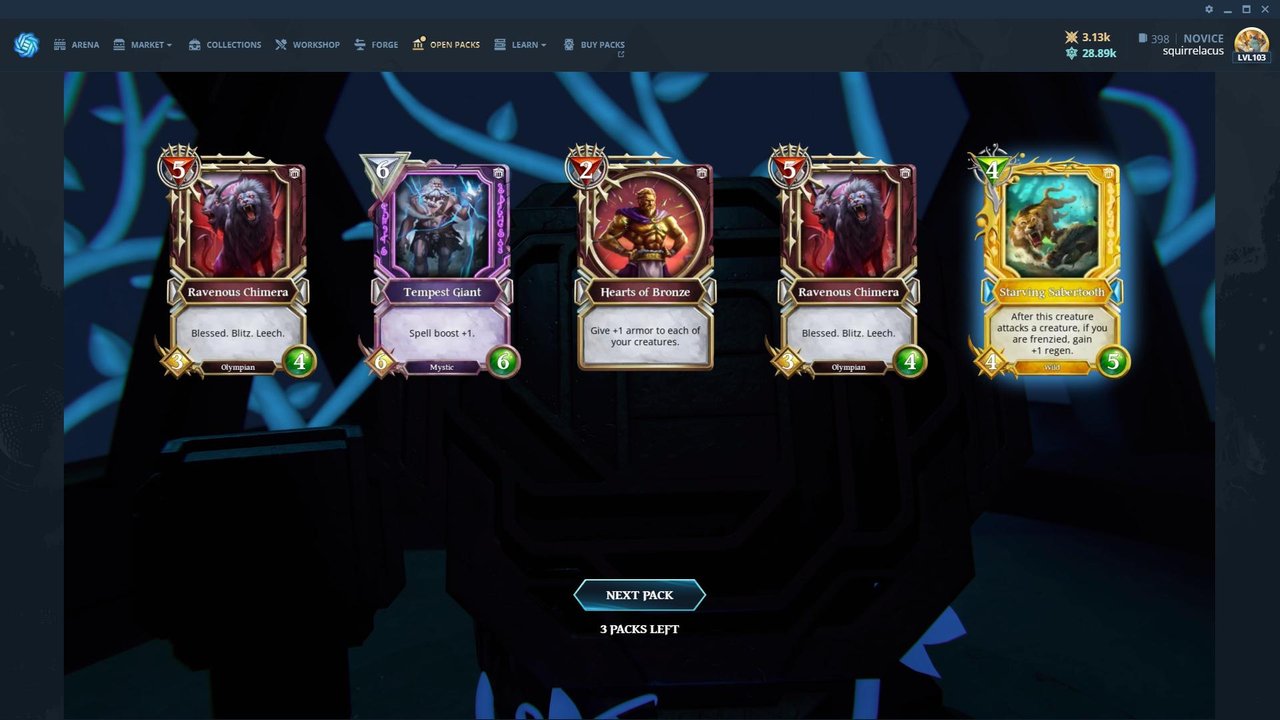
Task: Open the next pack
Action: (x=639, y=595)
